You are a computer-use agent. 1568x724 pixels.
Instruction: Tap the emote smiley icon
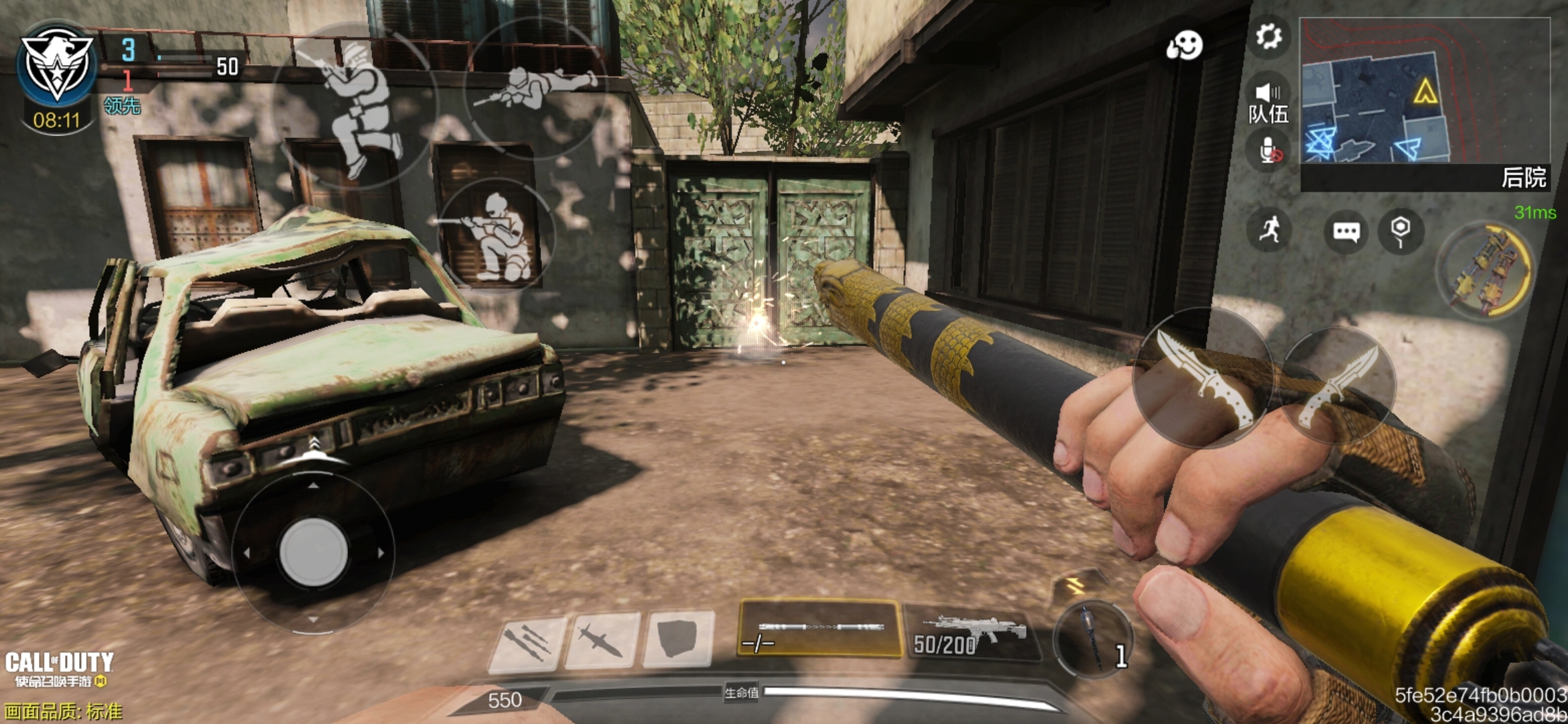[x=1185, y=46]
